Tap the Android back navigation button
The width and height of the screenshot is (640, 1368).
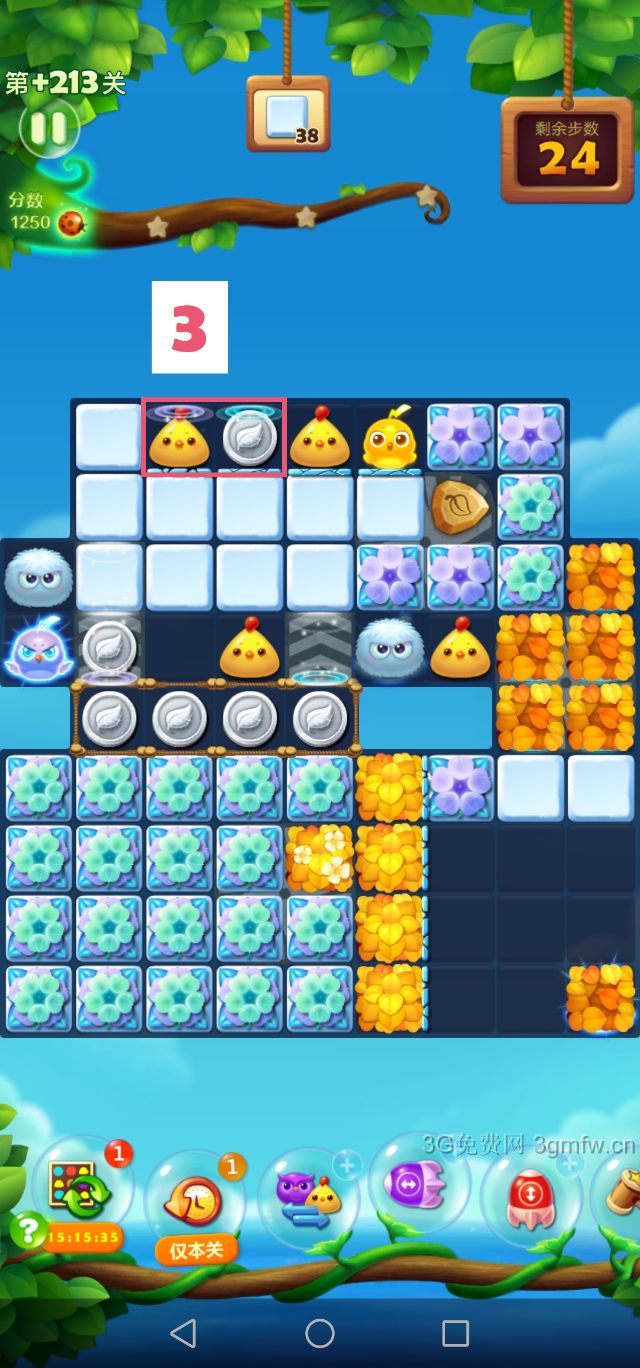[183, 1332]
